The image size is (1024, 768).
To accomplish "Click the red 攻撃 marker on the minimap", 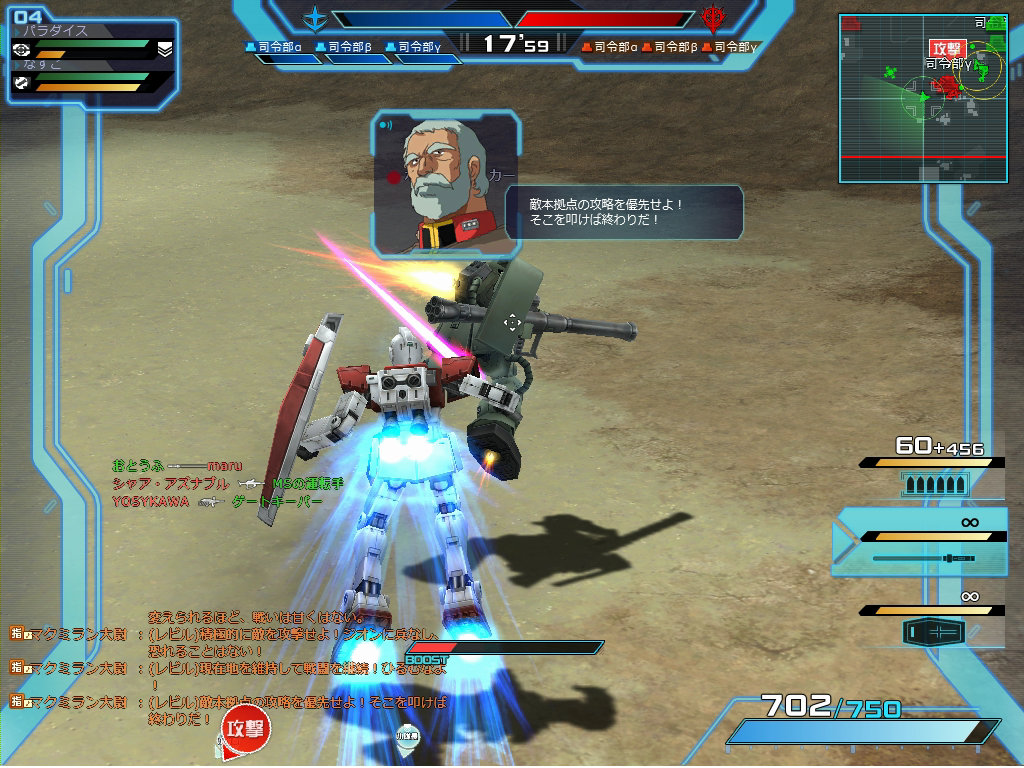I will [945, 48].
